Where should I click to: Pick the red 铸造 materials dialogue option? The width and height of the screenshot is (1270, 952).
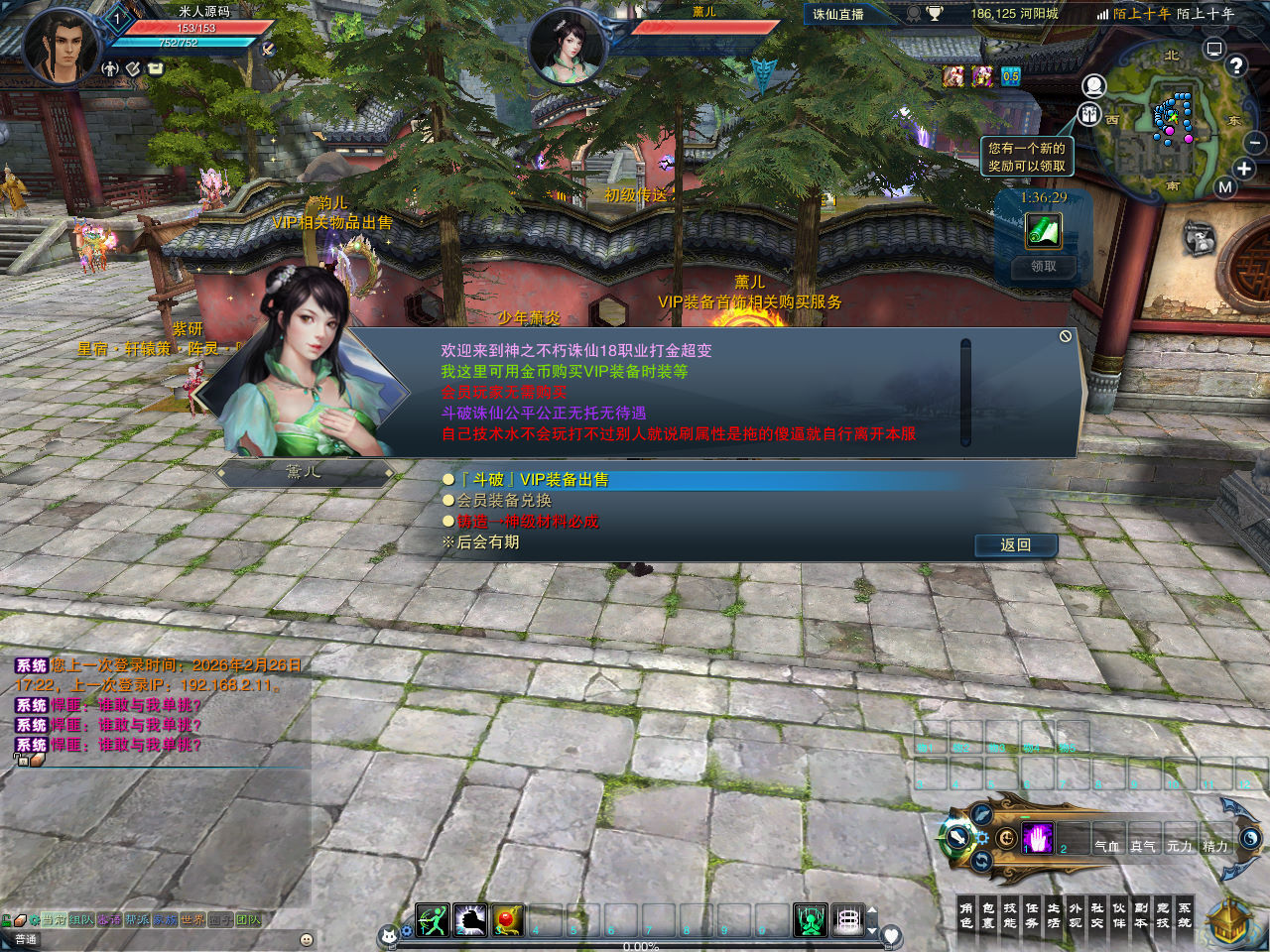(527, 522)
